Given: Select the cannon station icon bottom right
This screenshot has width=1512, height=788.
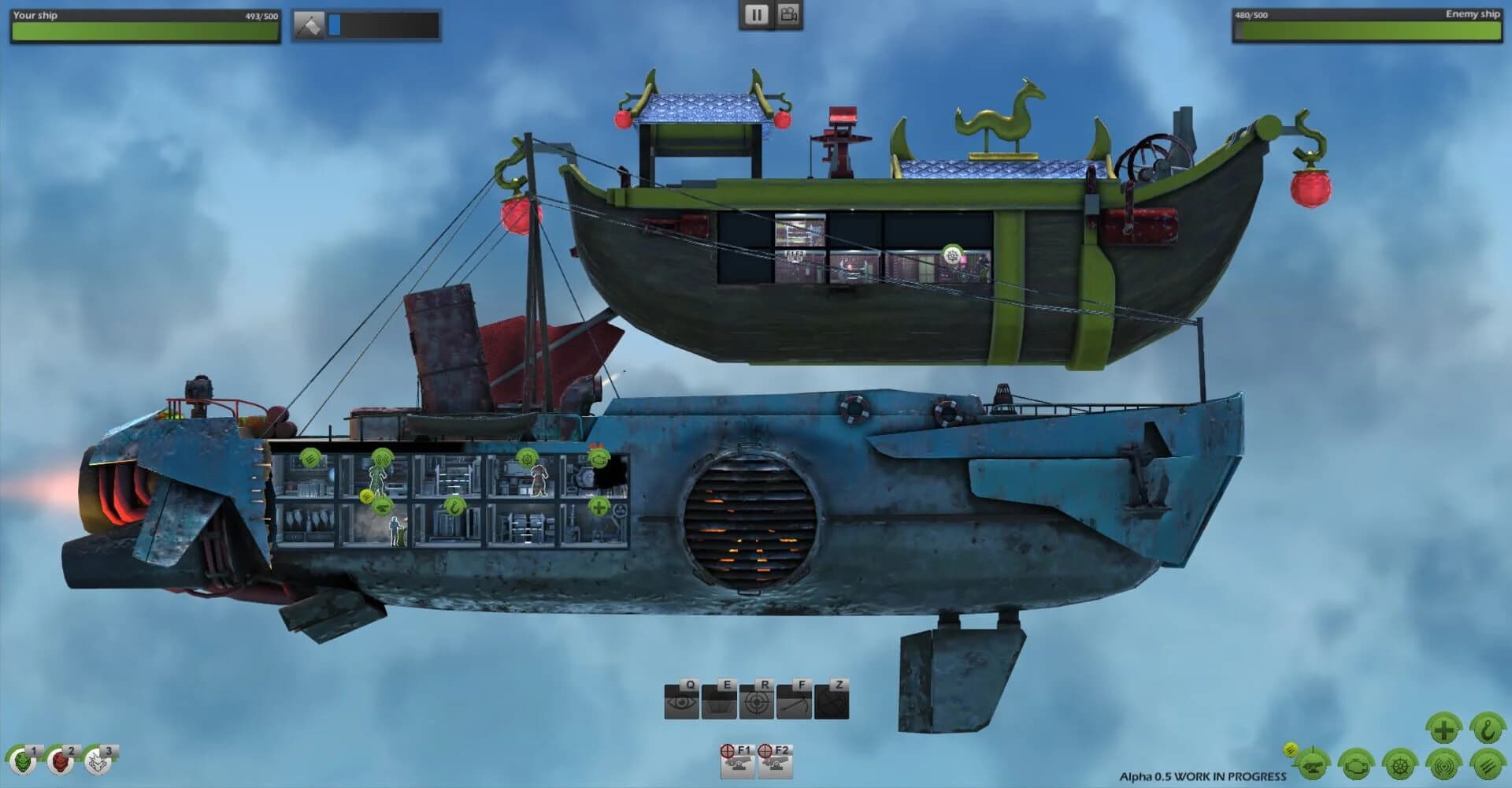Looking at the screenshot, I should pos(1313,766).
